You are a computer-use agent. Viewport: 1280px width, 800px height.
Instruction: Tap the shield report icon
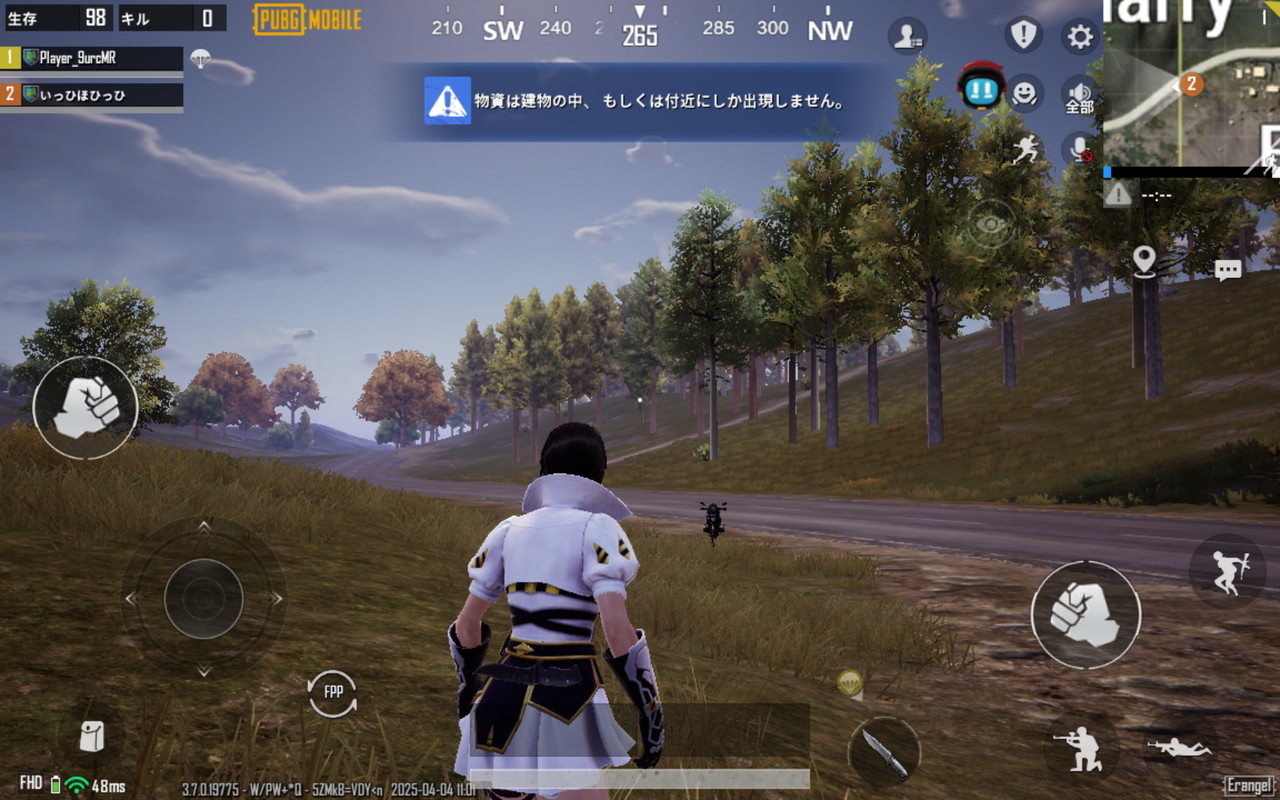1023,36
